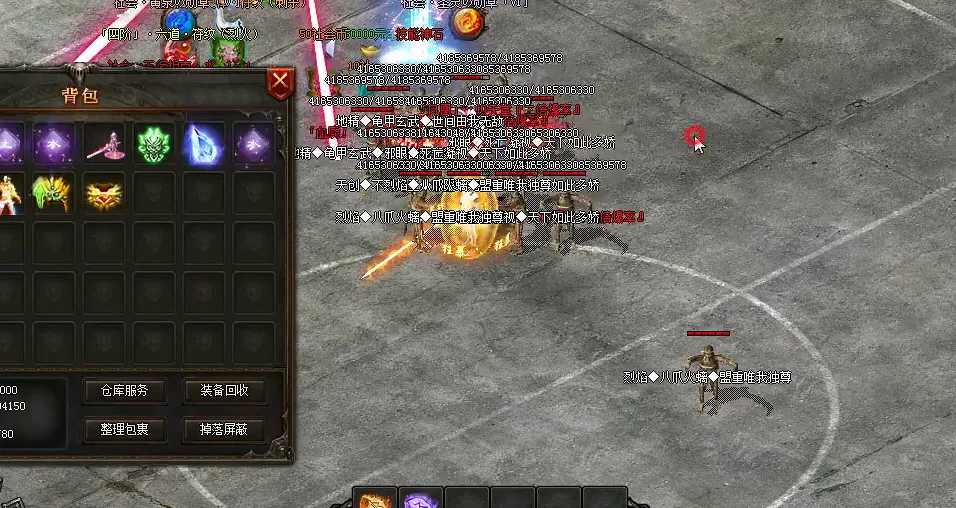Select the green demon mask item
This screenshot has width=956, height=508.
tap(154, 144)
